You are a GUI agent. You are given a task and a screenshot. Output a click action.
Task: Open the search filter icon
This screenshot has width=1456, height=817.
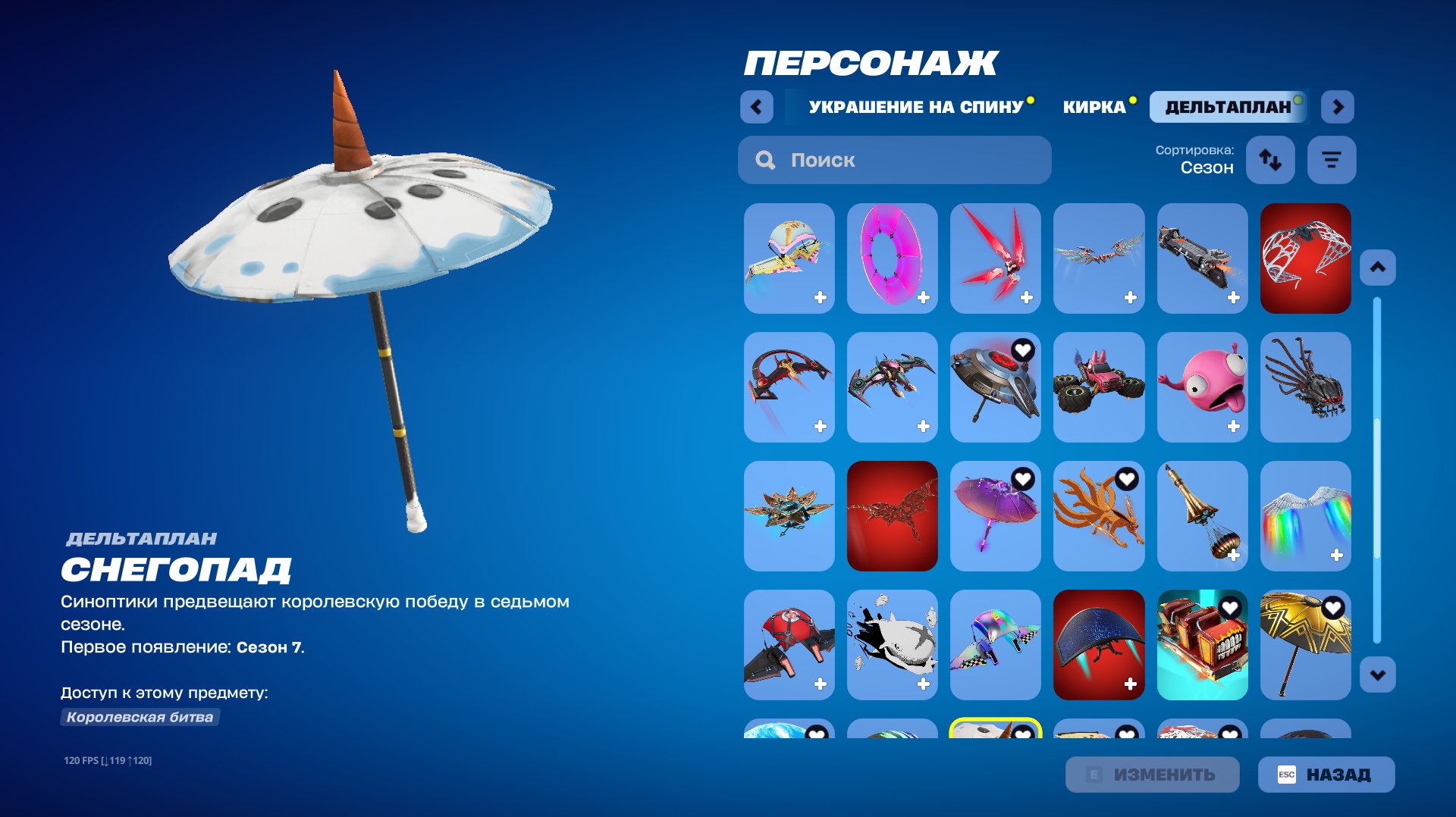[x=1332, y=160]
